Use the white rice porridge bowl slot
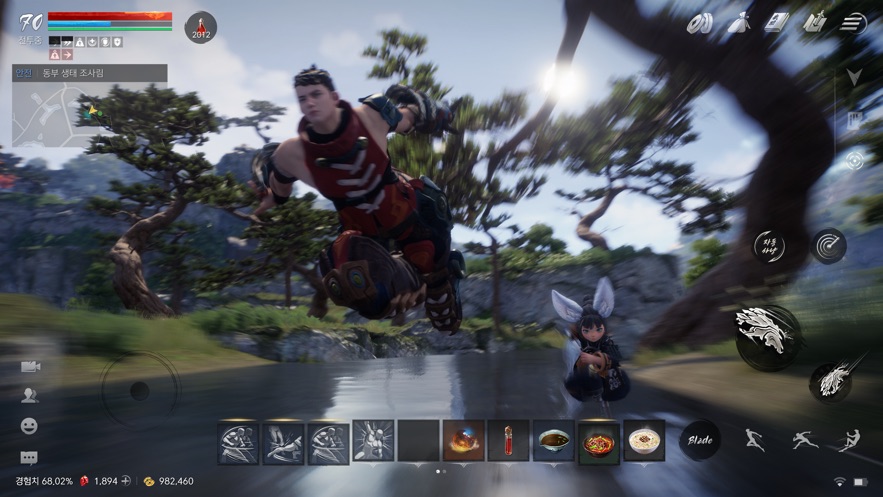 click(x=644, y=440)
